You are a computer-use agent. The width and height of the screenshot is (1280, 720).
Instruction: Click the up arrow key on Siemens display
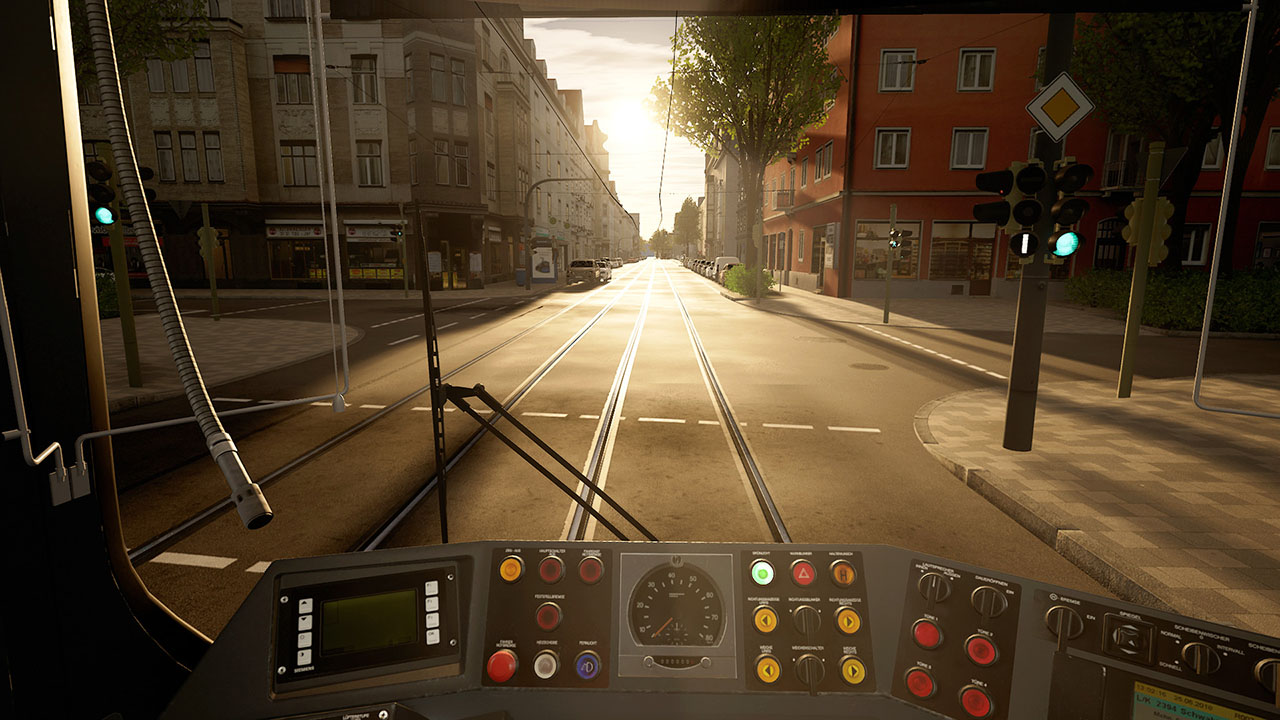click(305, 606)
